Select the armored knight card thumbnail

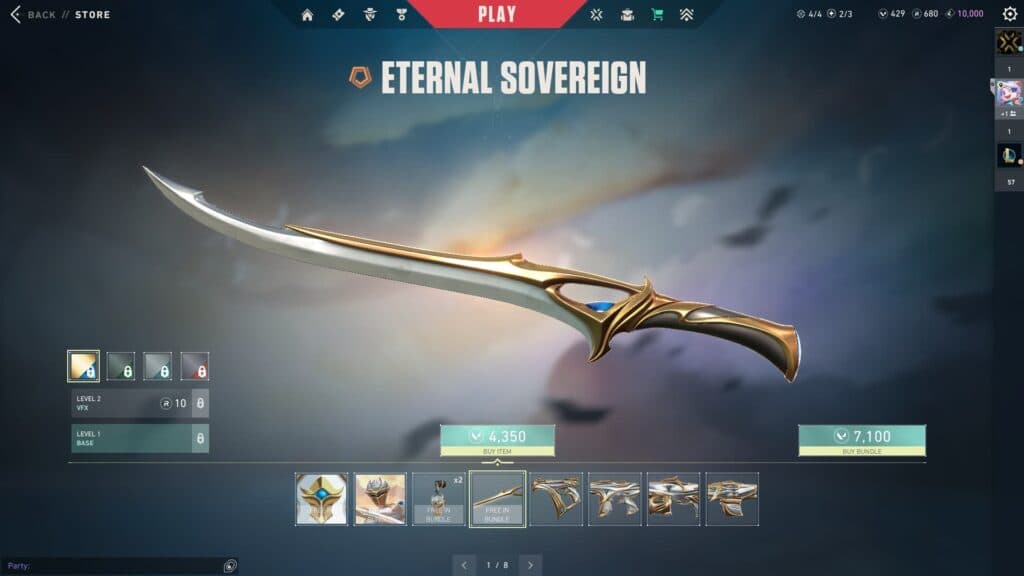pos(381,499)
